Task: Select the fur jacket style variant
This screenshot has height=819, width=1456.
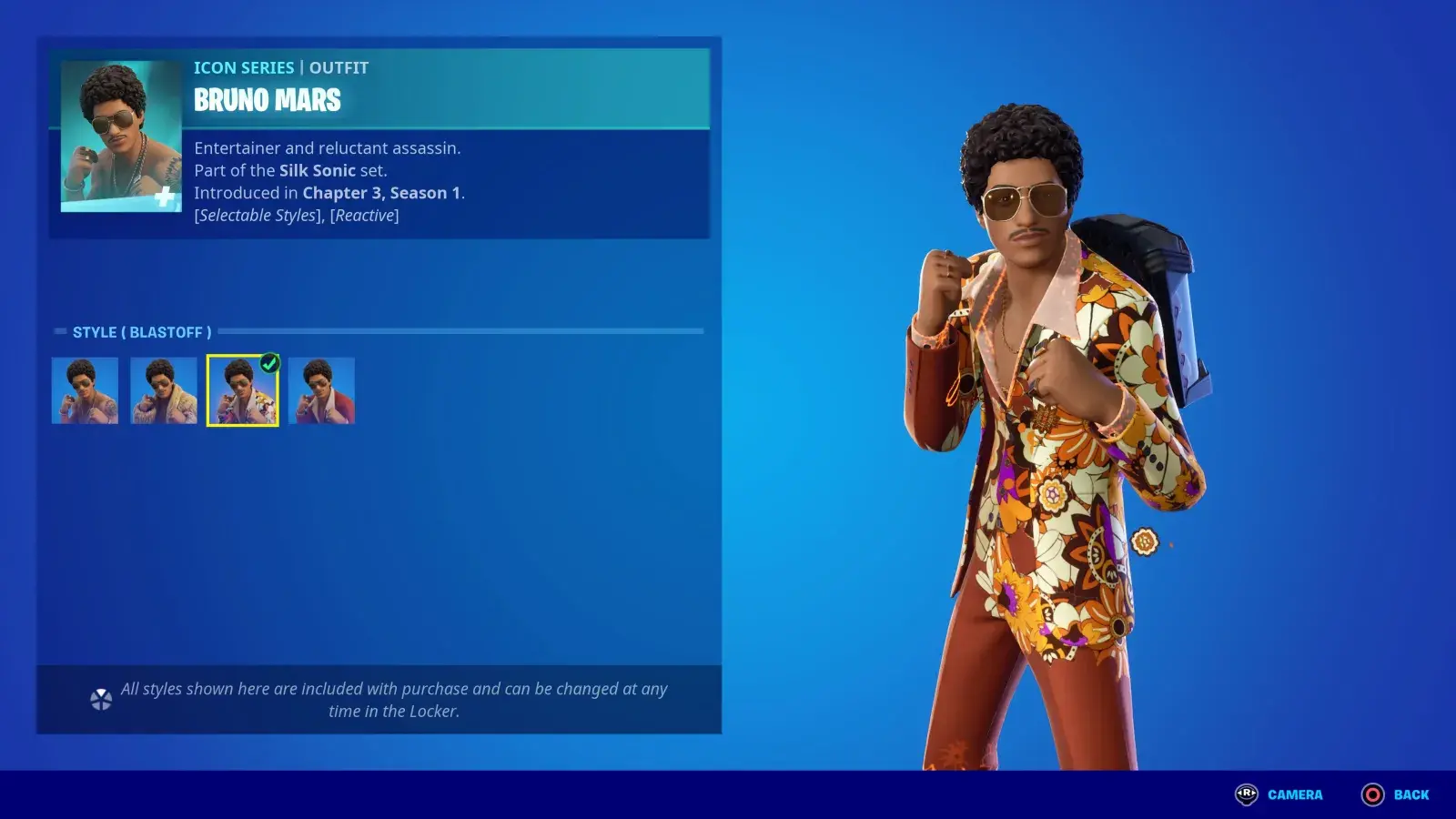Action: click(164, 391)
